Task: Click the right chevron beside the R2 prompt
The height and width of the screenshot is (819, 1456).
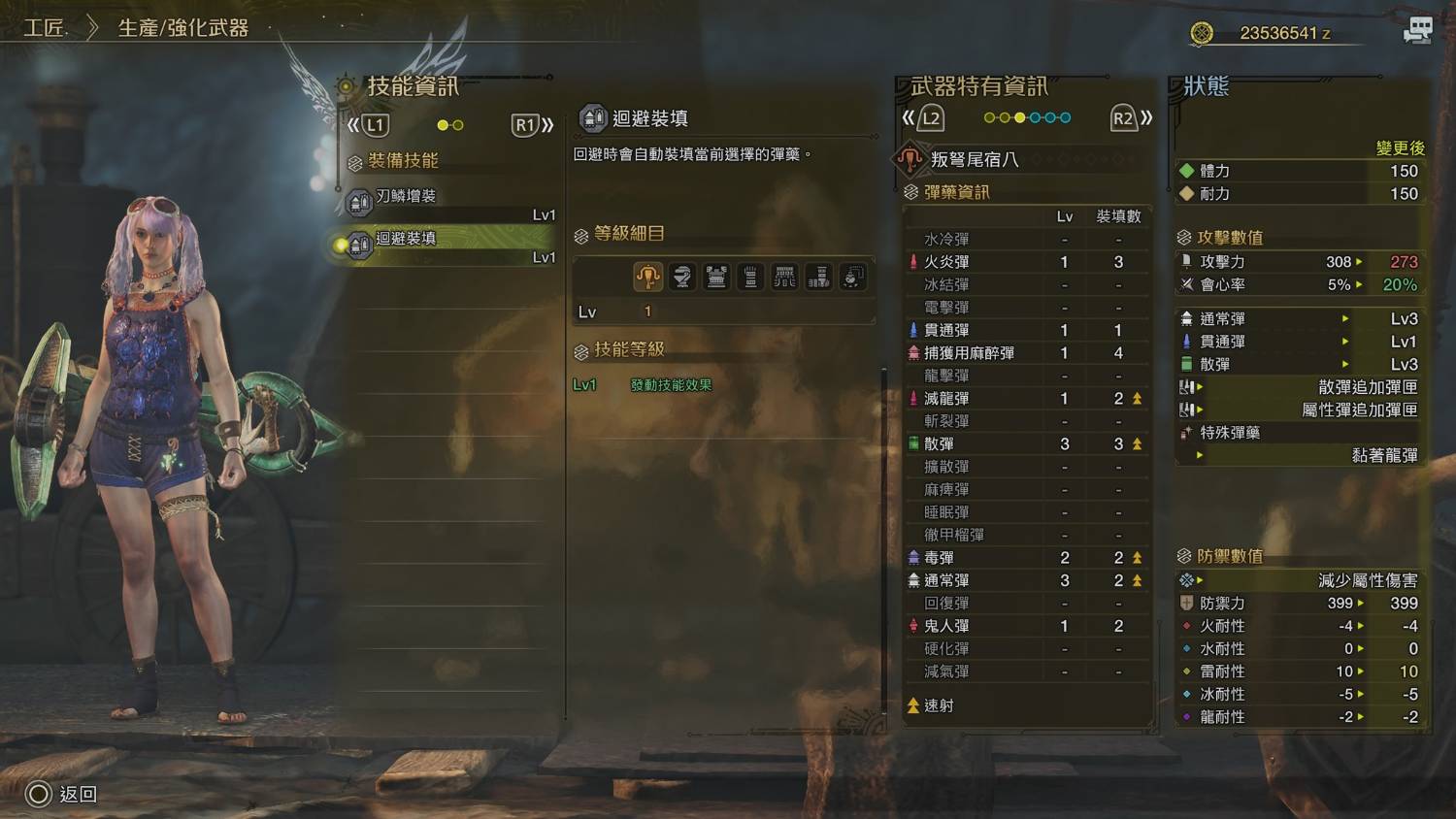Action: (1145, 116)
